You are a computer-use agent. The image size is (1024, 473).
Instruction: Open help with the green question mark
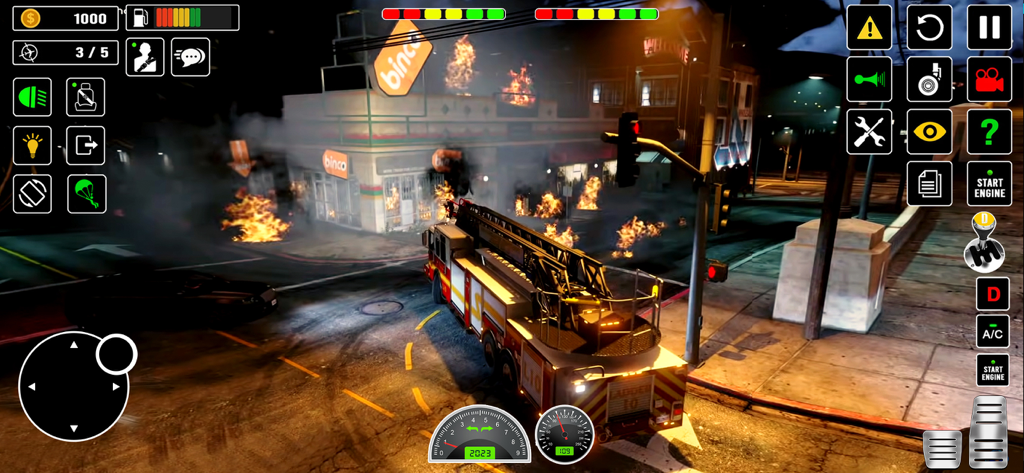pos(989,132)
